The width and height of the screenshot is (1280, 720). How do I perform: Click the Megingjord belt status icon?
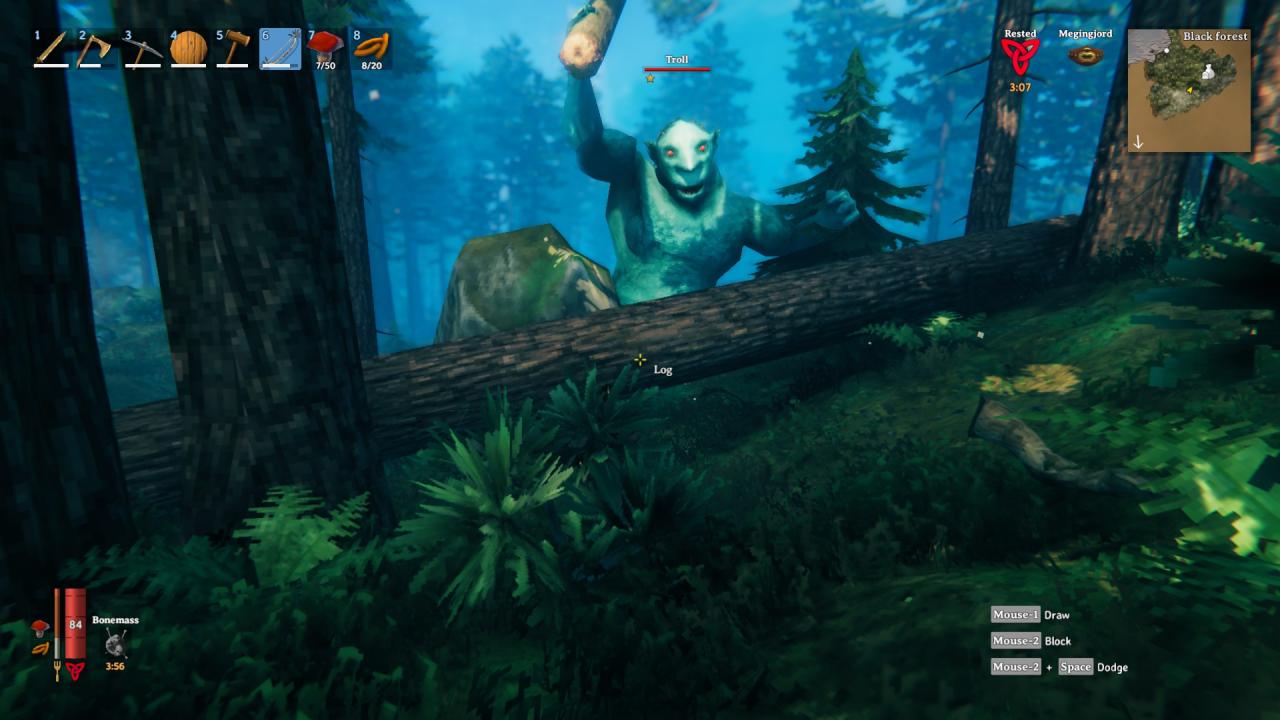click(x=1085, y=57)
